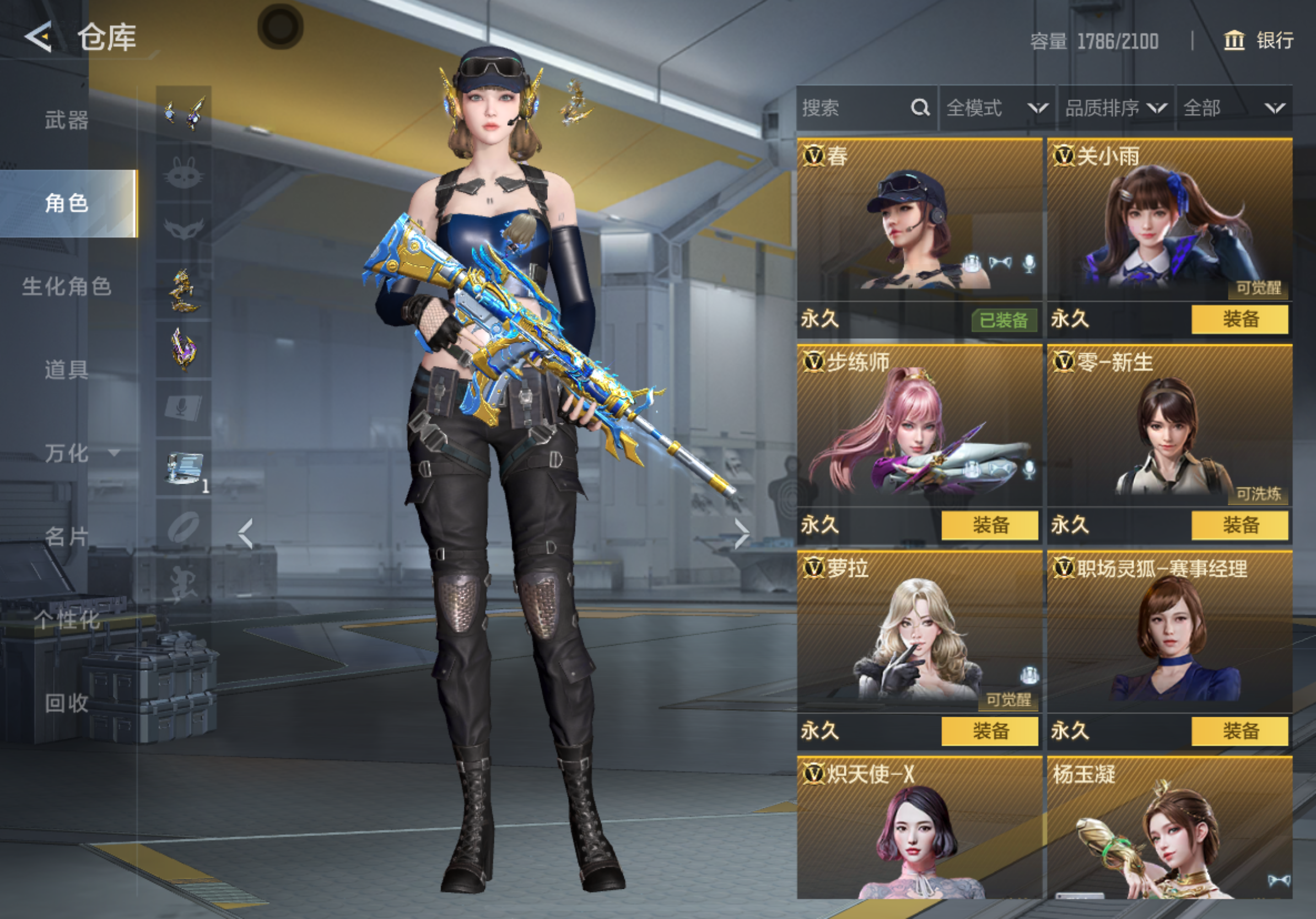1316x919 pixels.
Task: Switch to the 名片 name card tab
Action: [x=67, y=537]
